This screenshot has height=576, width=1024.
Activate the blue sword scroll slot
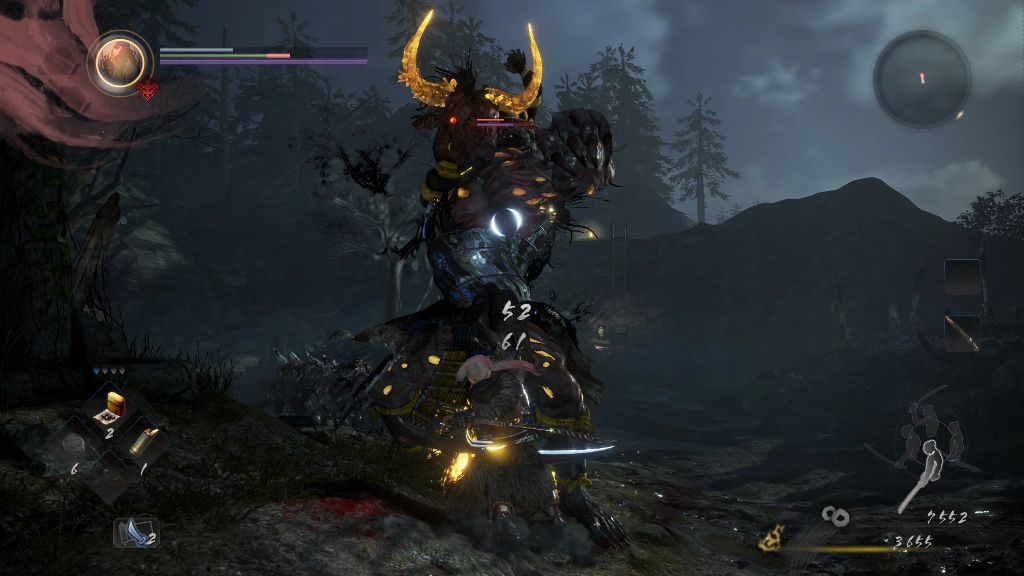(135, 531)
